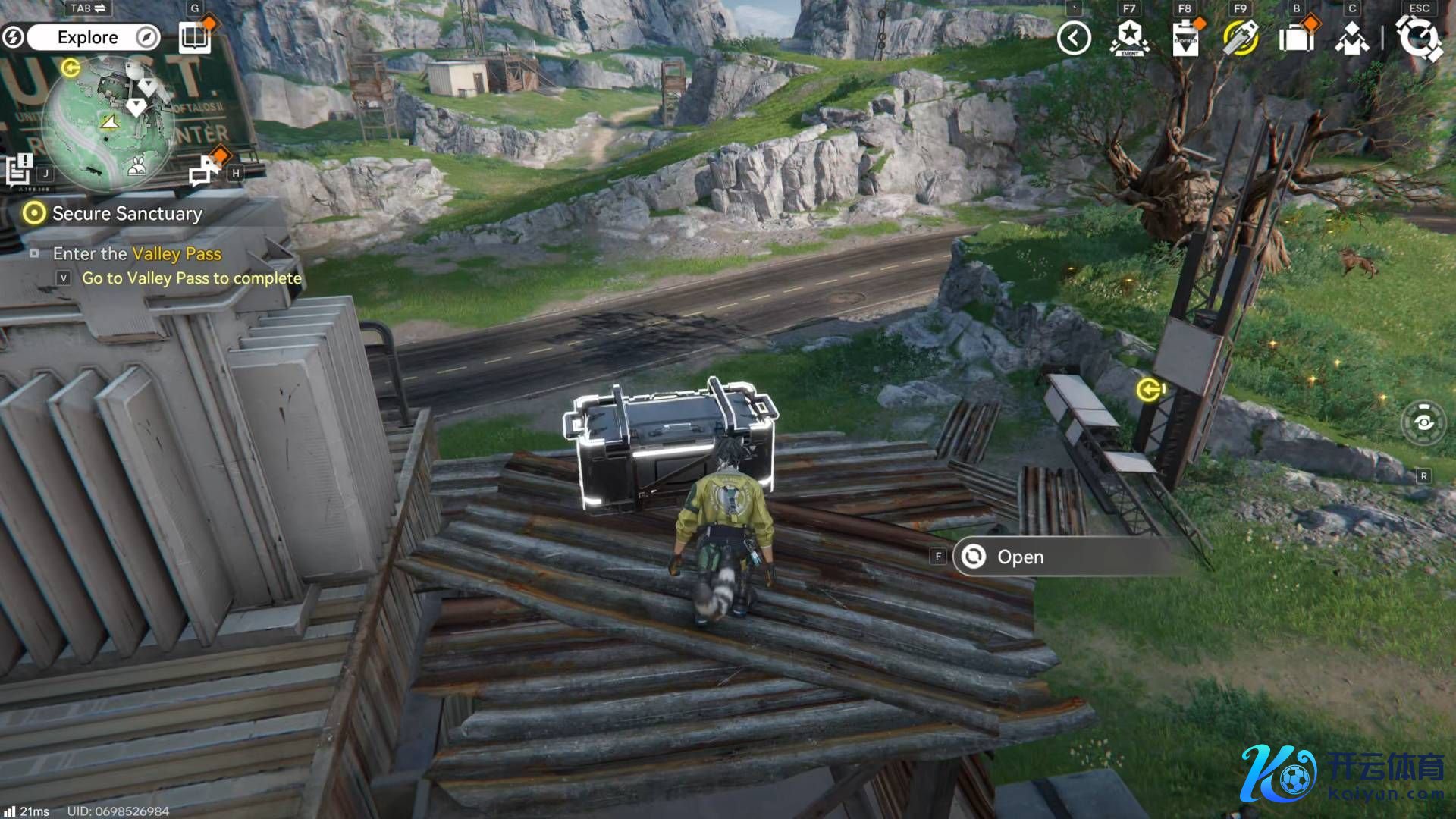Open the chat bubbles icon
Screen dimensions: 1456x819
tap(205, 170)
